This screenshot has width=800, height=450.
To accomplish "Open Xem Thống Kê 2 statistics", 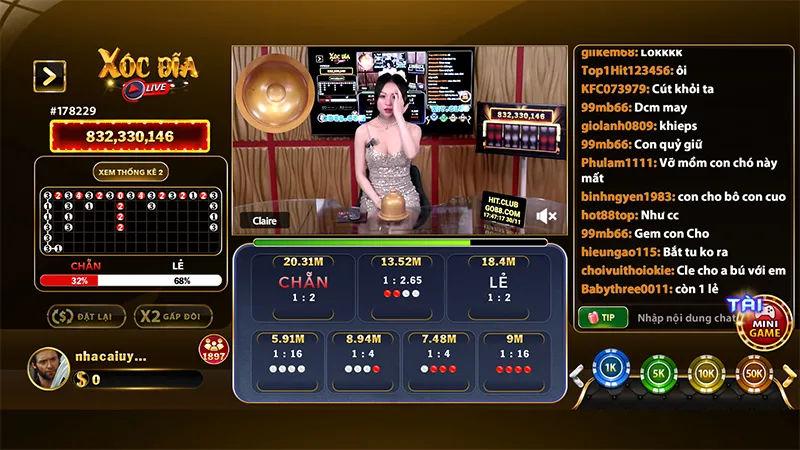I will point(130,172).
